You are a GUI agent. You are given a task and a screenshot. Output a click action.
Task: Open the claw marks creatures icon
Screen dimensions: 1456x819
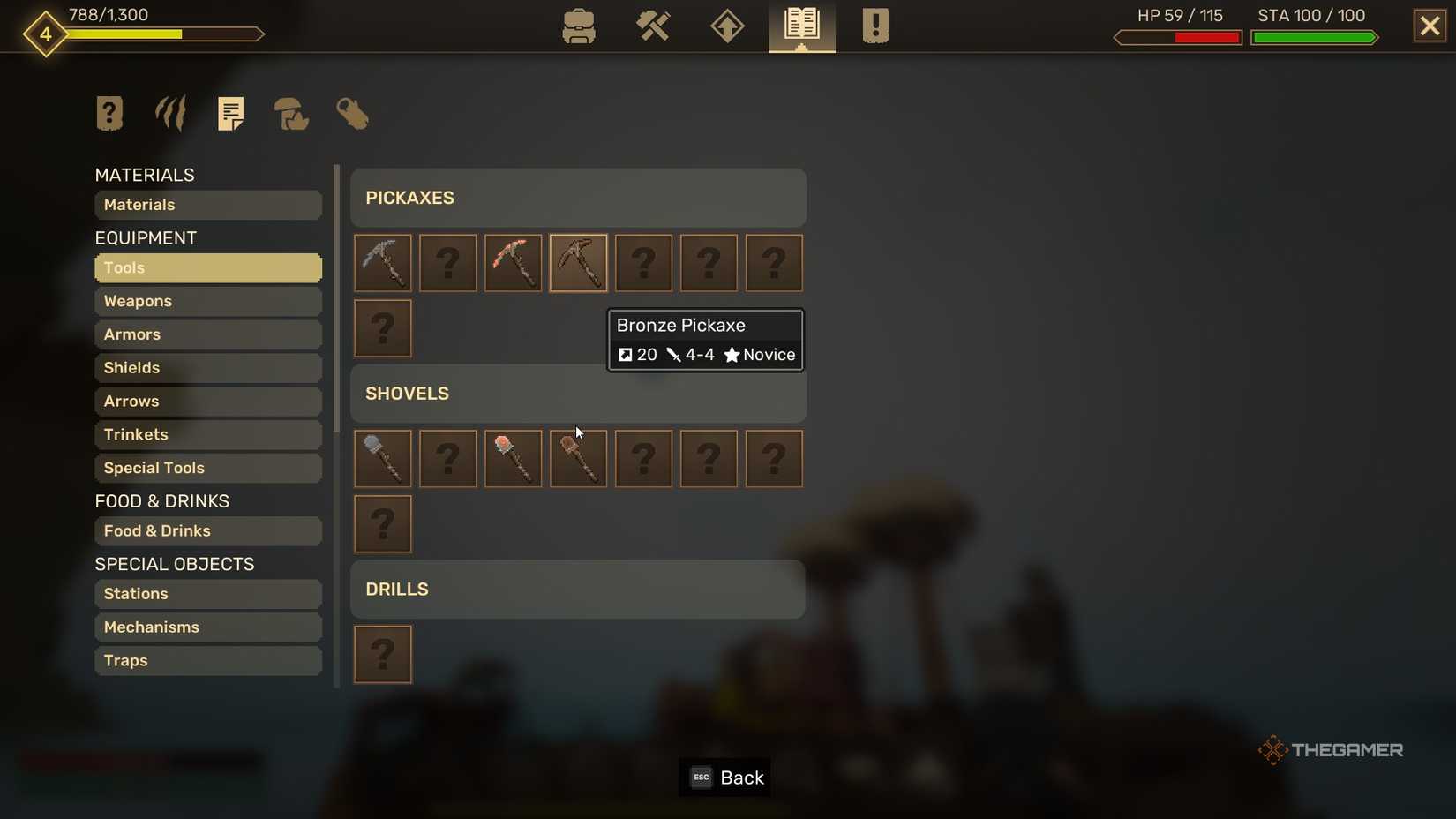pos(169,113)
